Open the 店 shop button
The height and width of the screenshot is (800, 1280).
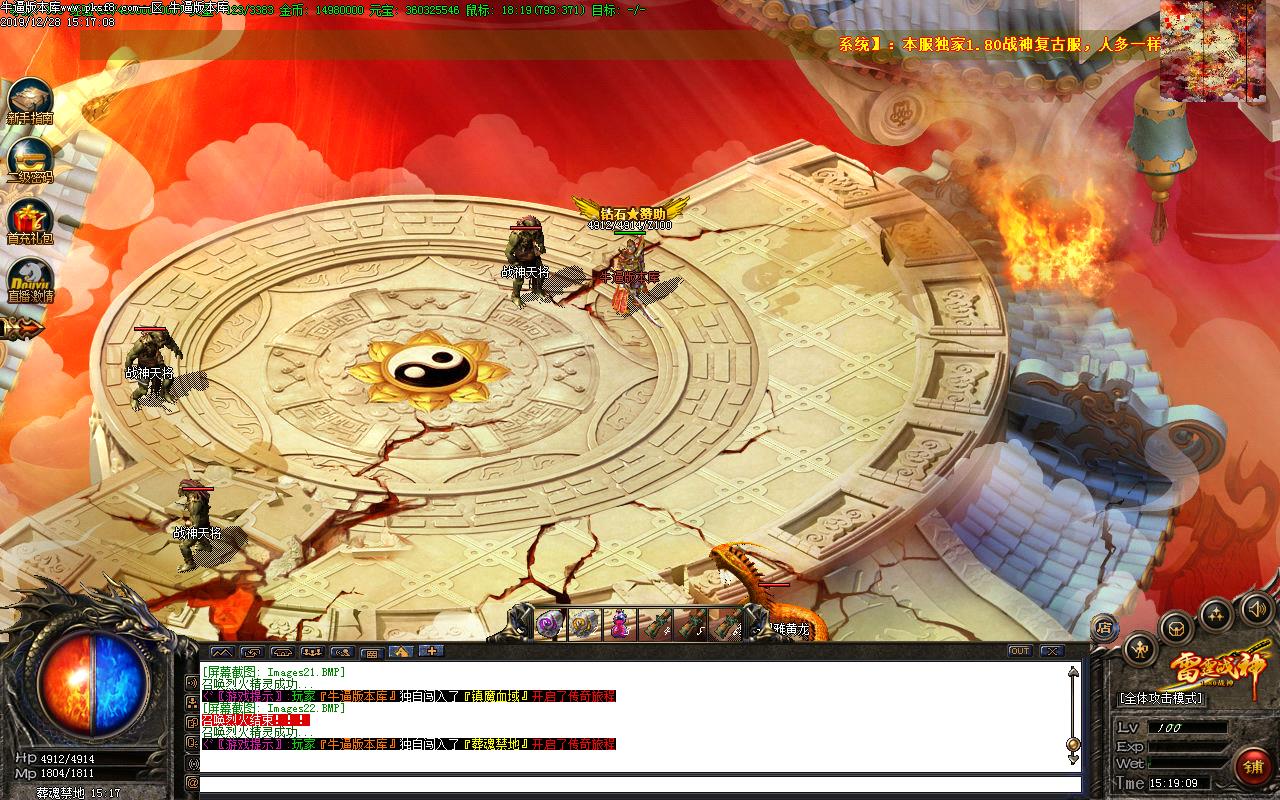(1104, 628)
